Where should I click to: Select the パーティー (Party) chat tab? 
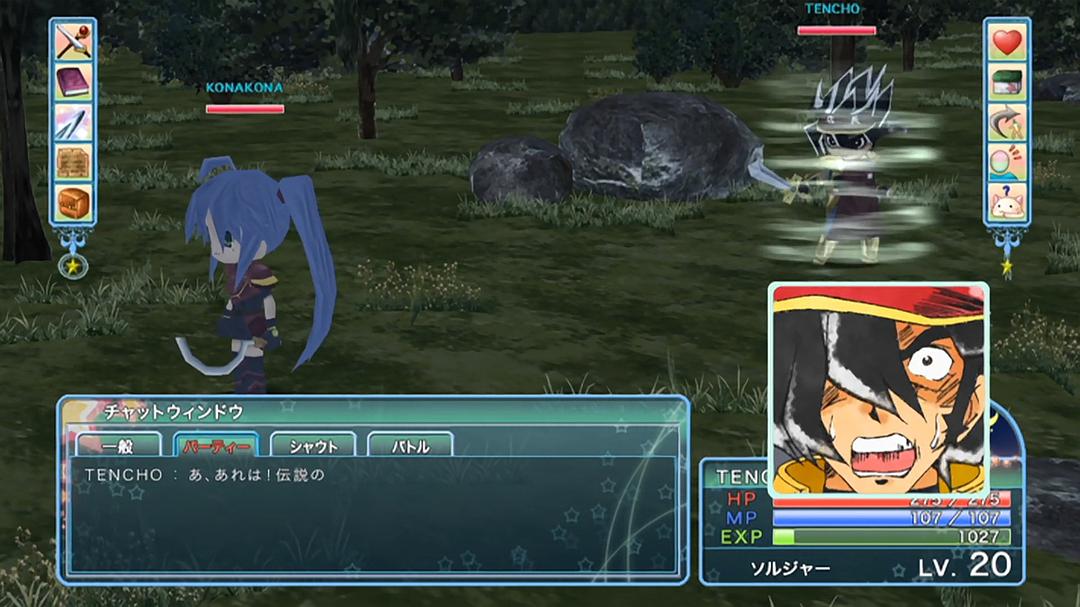click(x=216, y=446)
